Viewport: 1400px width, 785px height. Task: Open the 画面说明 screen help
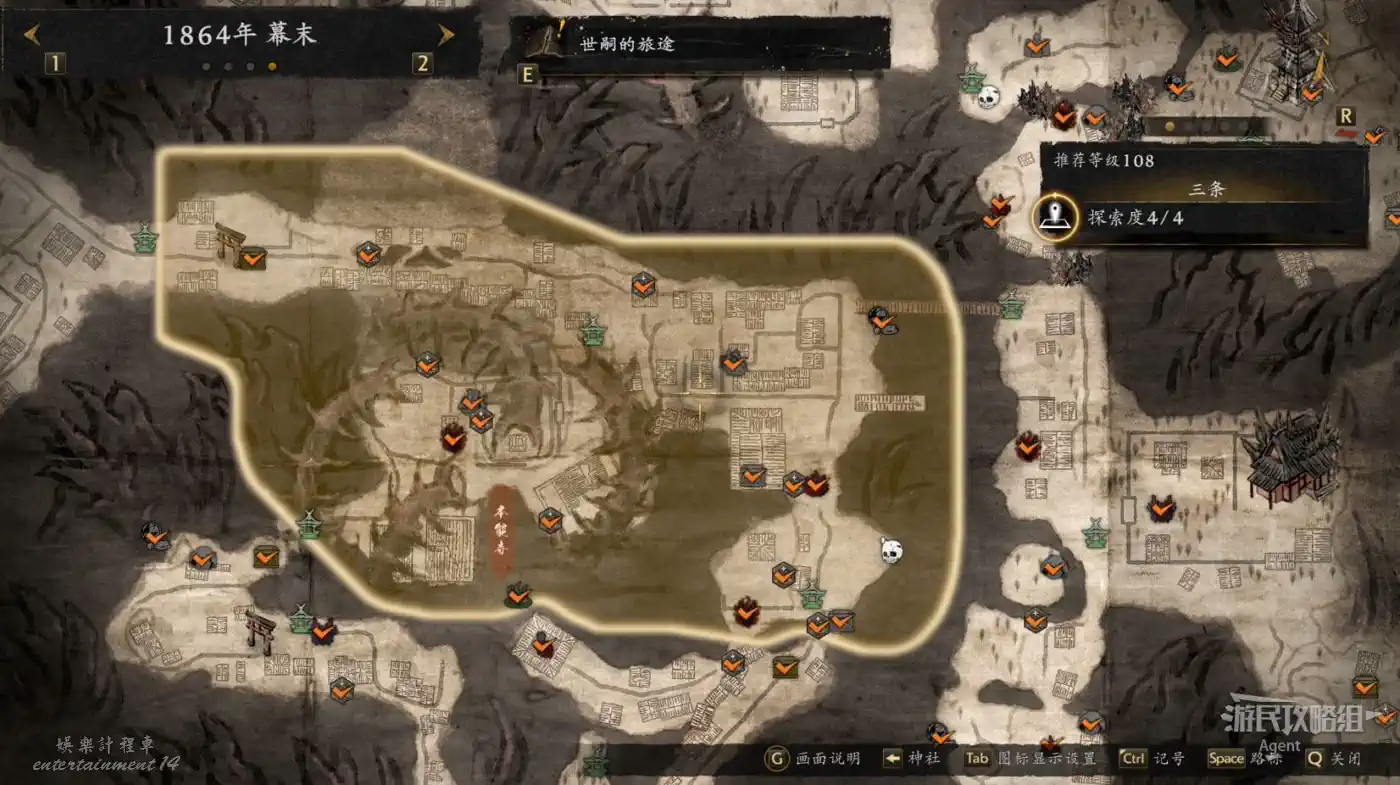pyautogui.click(x=813, y=758)
